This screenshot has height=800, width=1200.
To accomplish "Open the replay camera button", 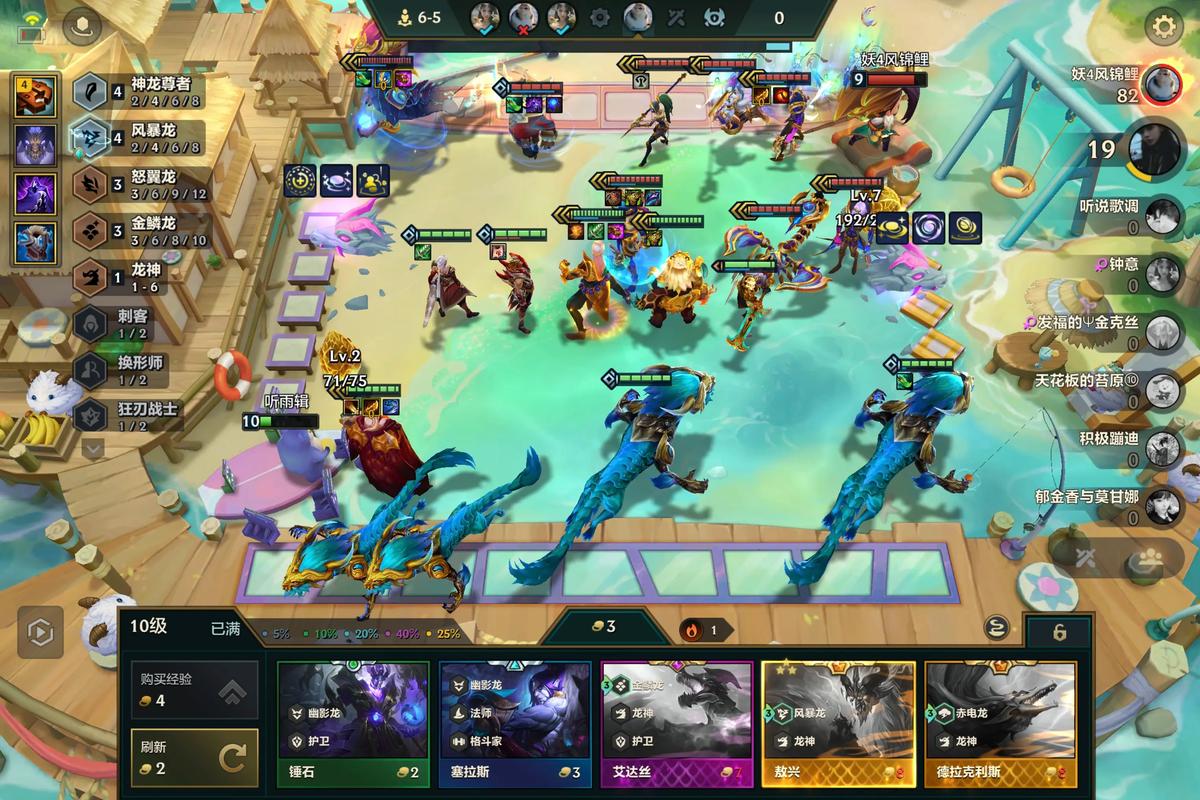I will [x=40, y=630].
